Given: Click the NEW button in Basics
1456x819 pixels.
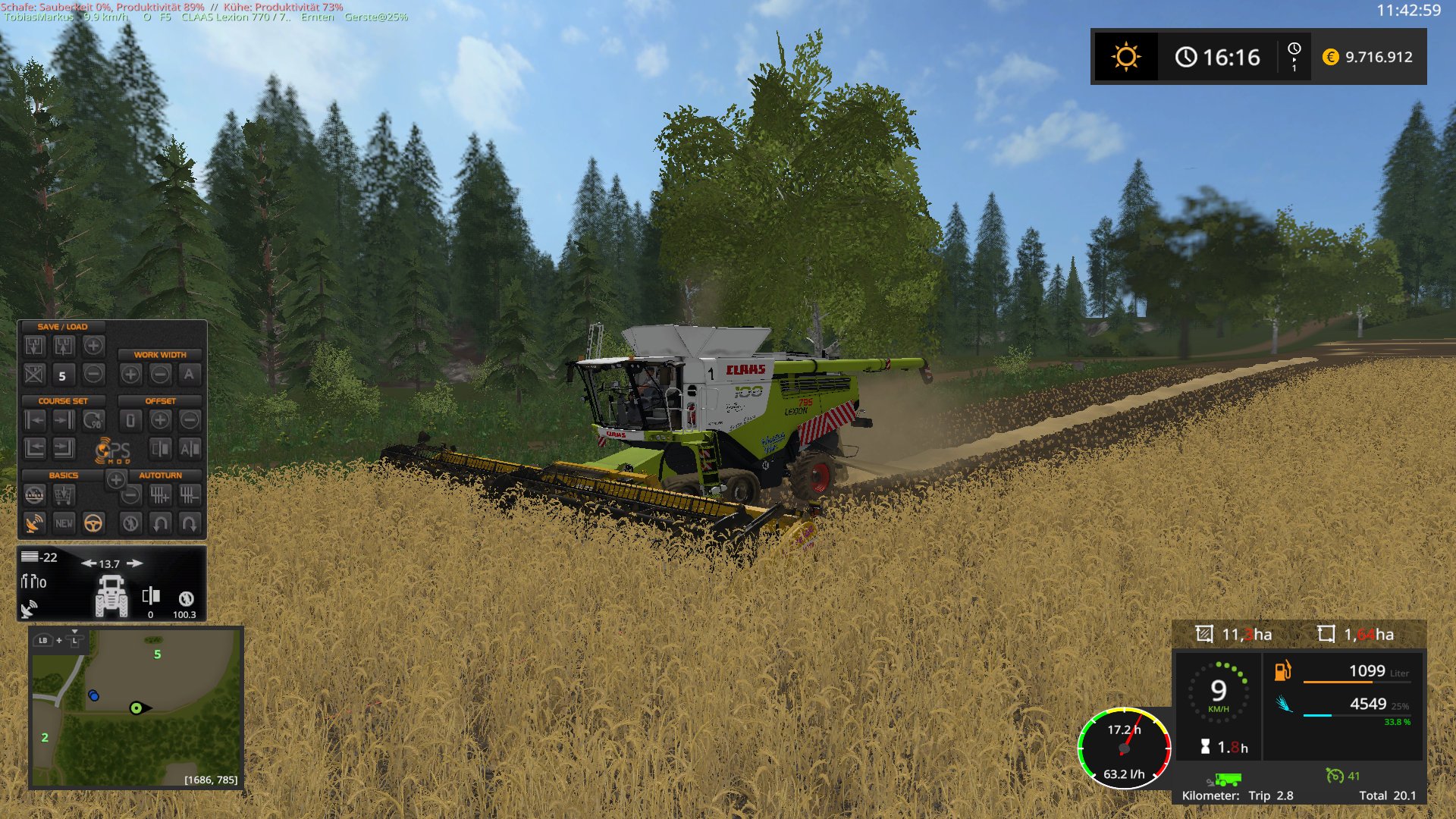Looking at the screenshot, I should 64,523.
